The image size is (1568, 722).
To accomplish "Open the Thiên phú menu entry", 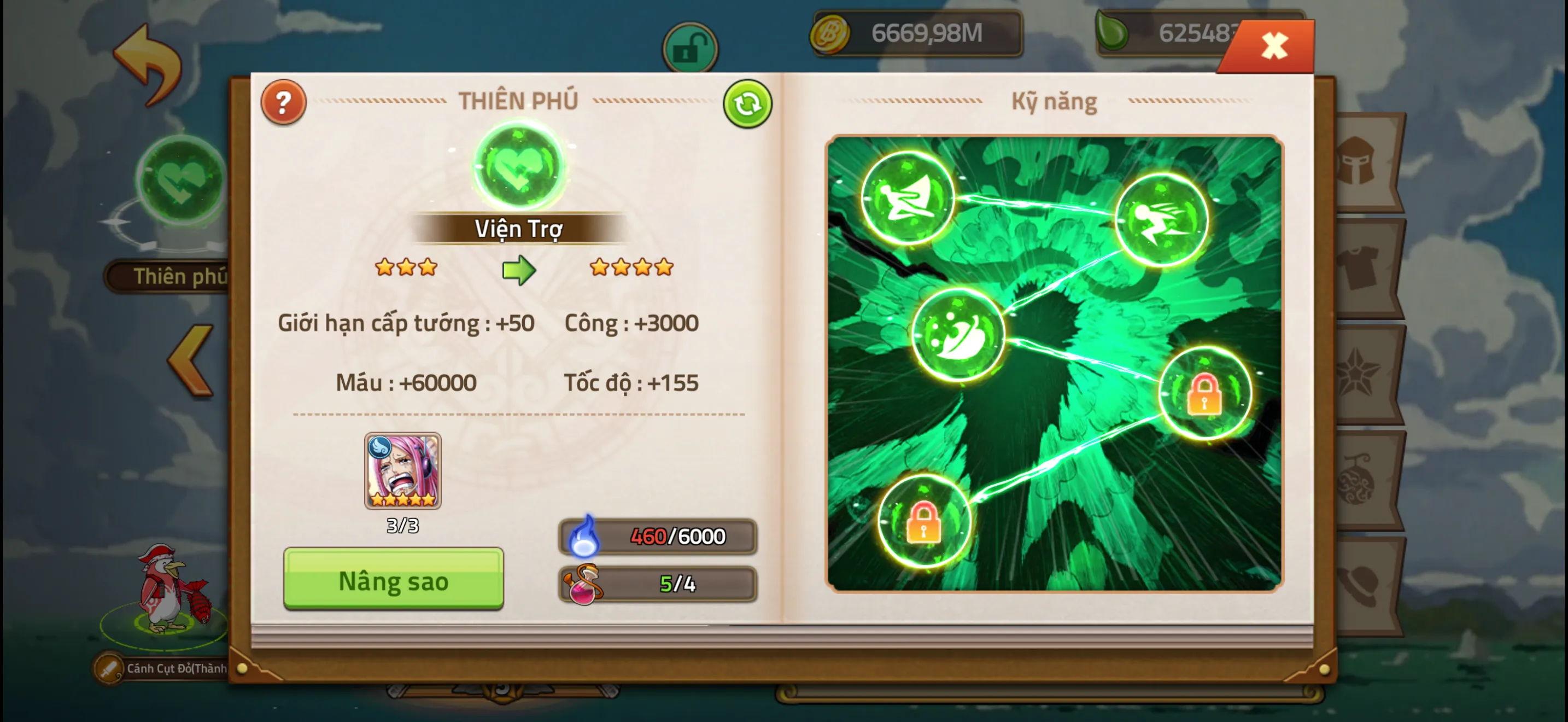I will pos(167,275).
